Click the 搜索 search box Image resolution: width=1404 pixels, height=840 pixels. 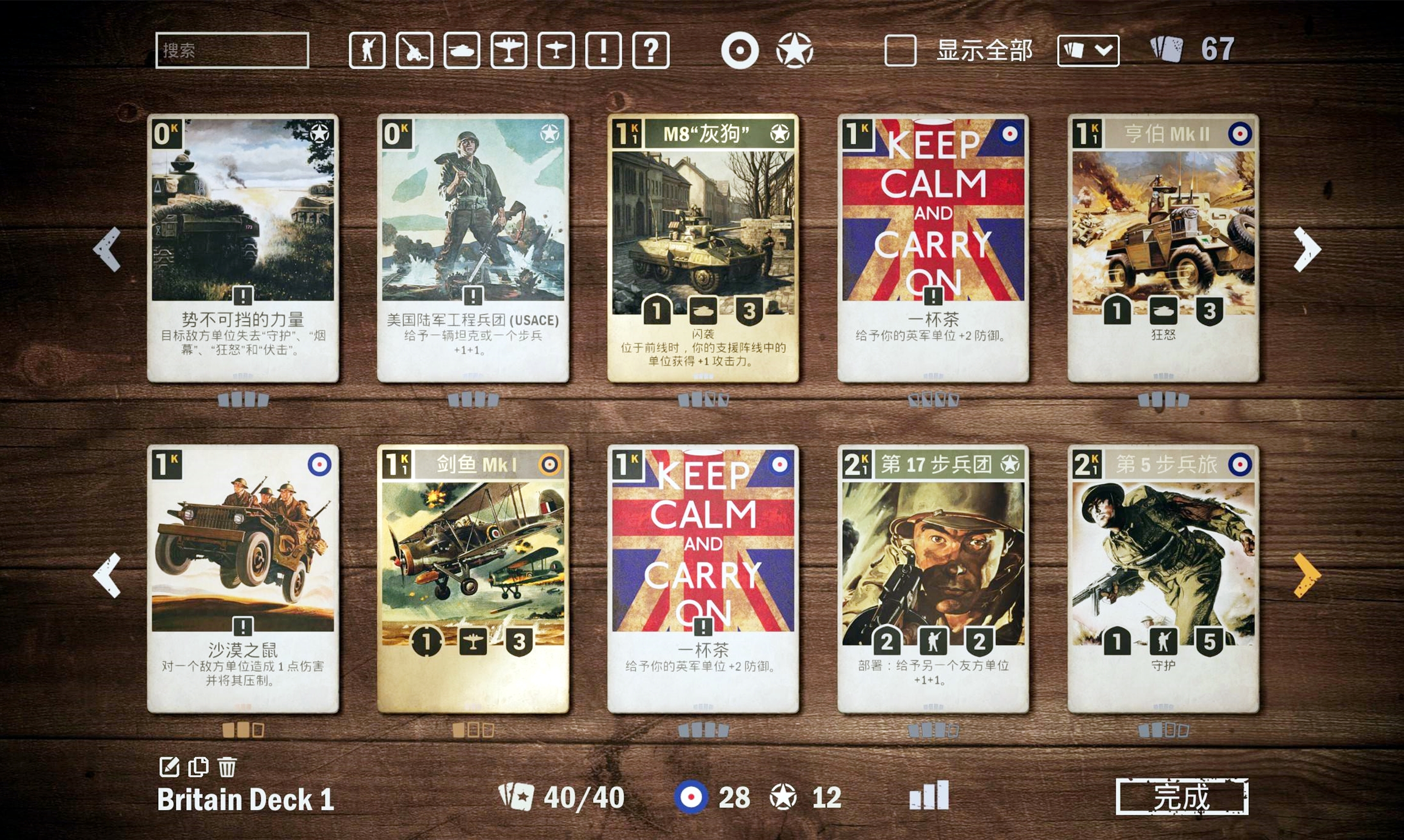pos(232,50)
